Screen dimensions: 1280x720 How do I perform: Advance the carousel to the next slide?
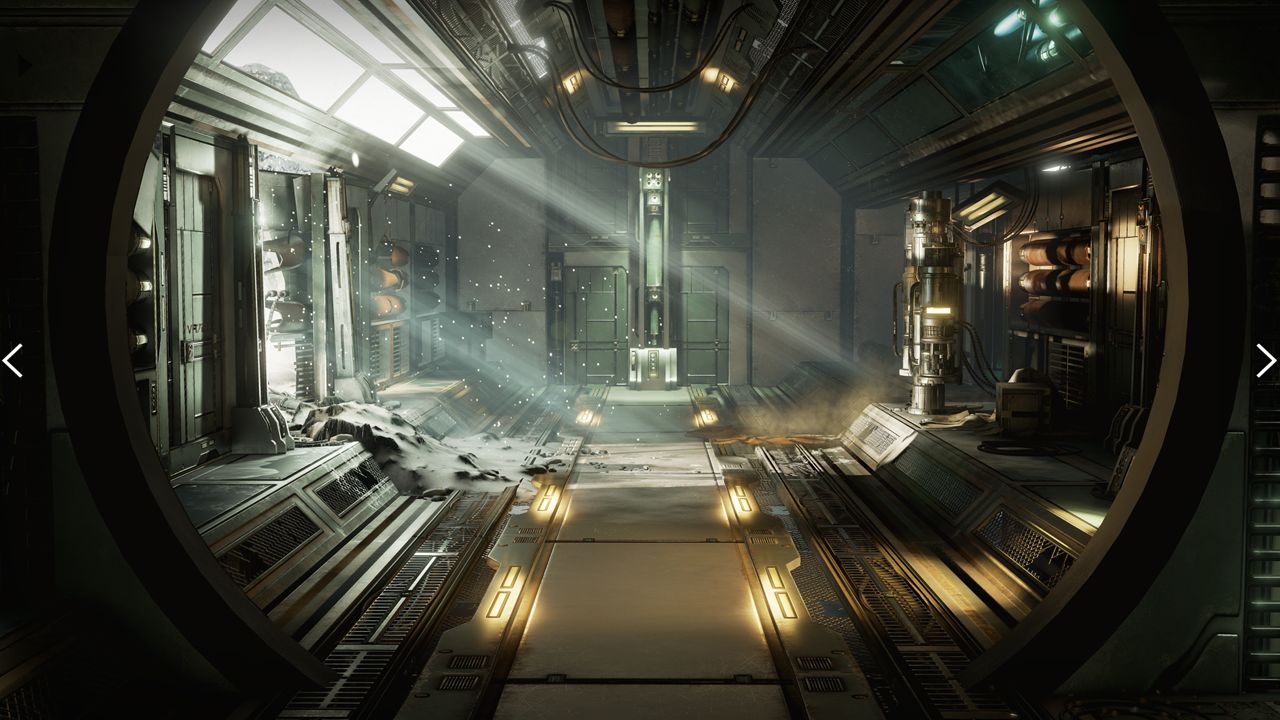coord(1266,361)
